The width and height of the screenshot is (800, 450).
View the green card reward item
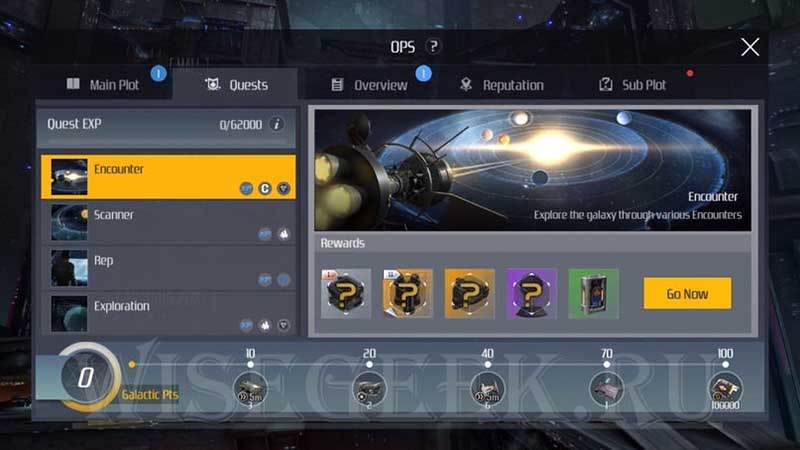point(594,293)
